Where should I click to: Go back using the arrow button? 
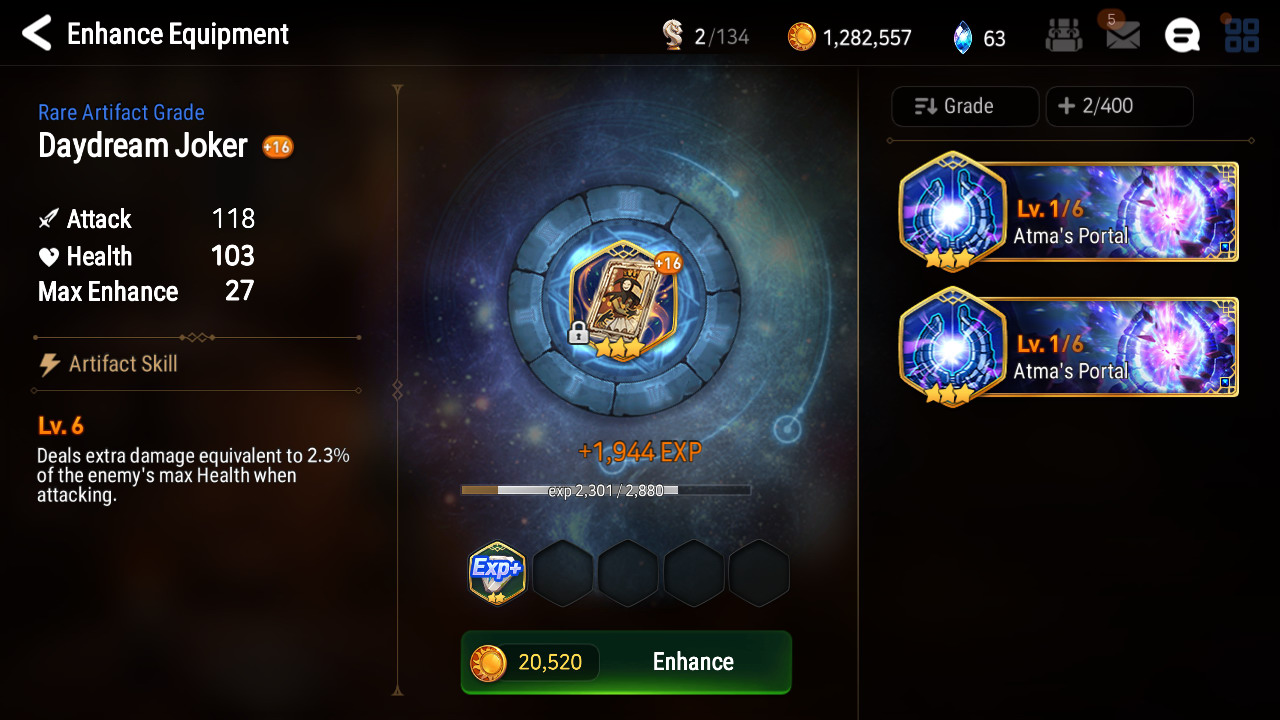(x=37, y=34)
